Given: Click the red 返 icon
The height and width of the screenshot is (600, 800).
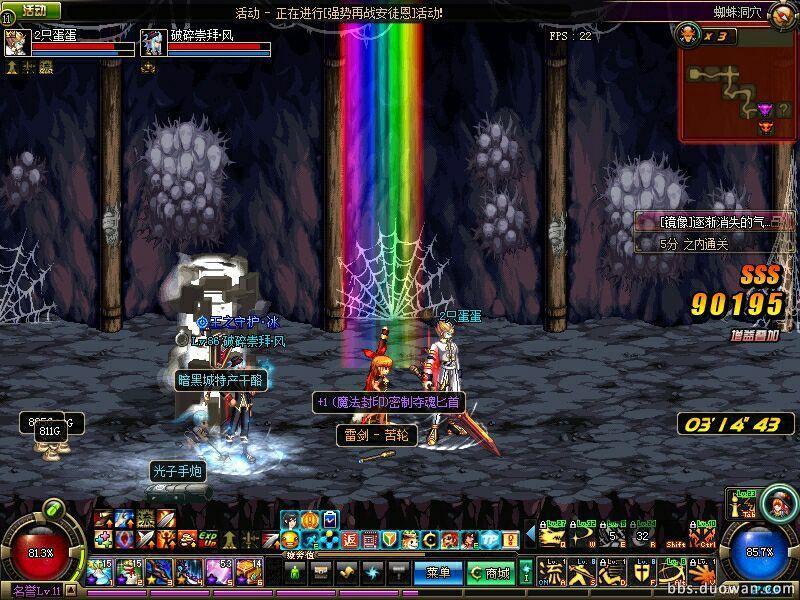Looking at the screenshot, I should coord(349,540).
